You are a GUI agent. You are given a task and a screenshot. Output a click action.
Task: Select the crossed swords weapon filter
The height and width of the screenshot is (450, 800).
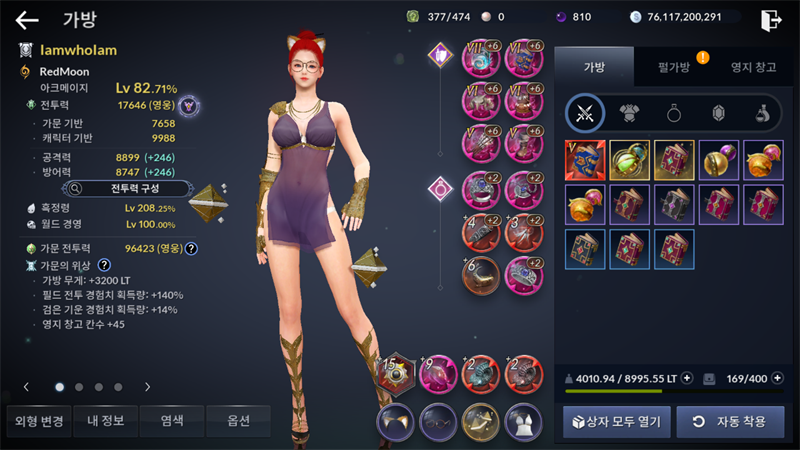584,113
